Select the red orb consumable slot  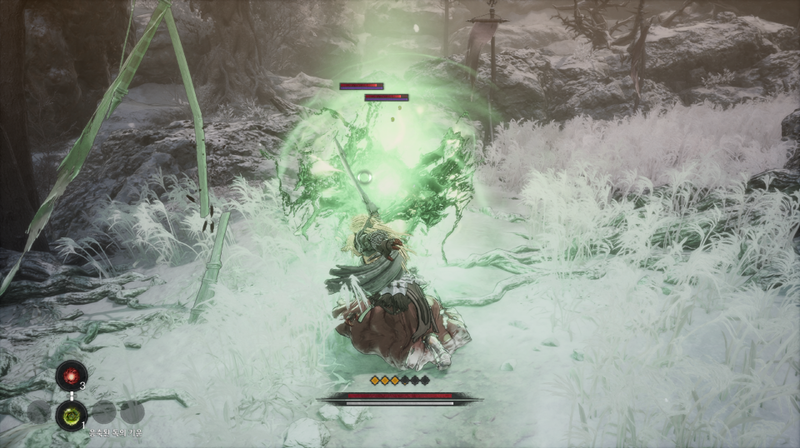coord(70,376)
